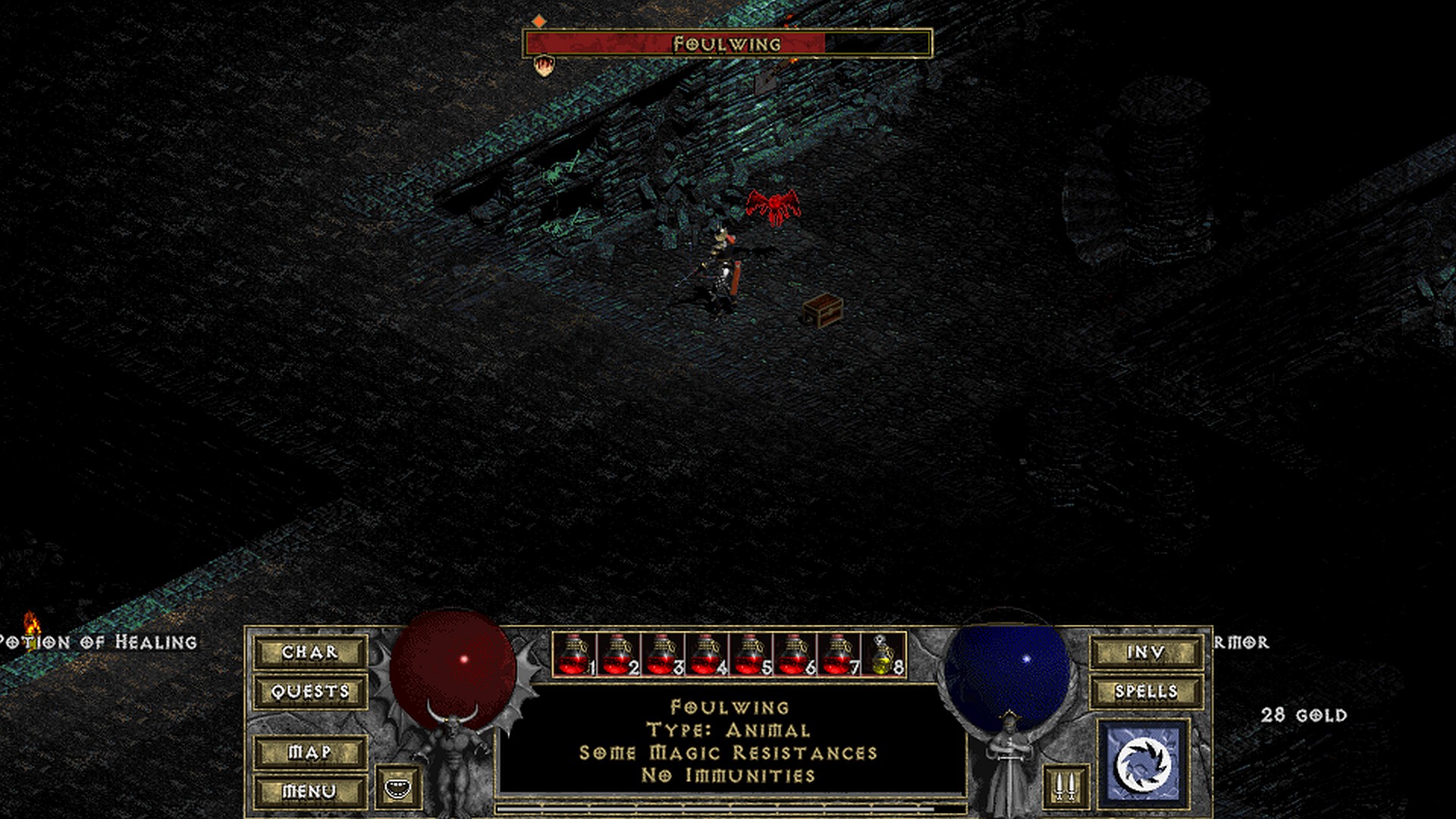Image resolution: width=1456 pixels, height=819 pixels.
Task: Open the SPELLS book
Action: pos(1146,692)
